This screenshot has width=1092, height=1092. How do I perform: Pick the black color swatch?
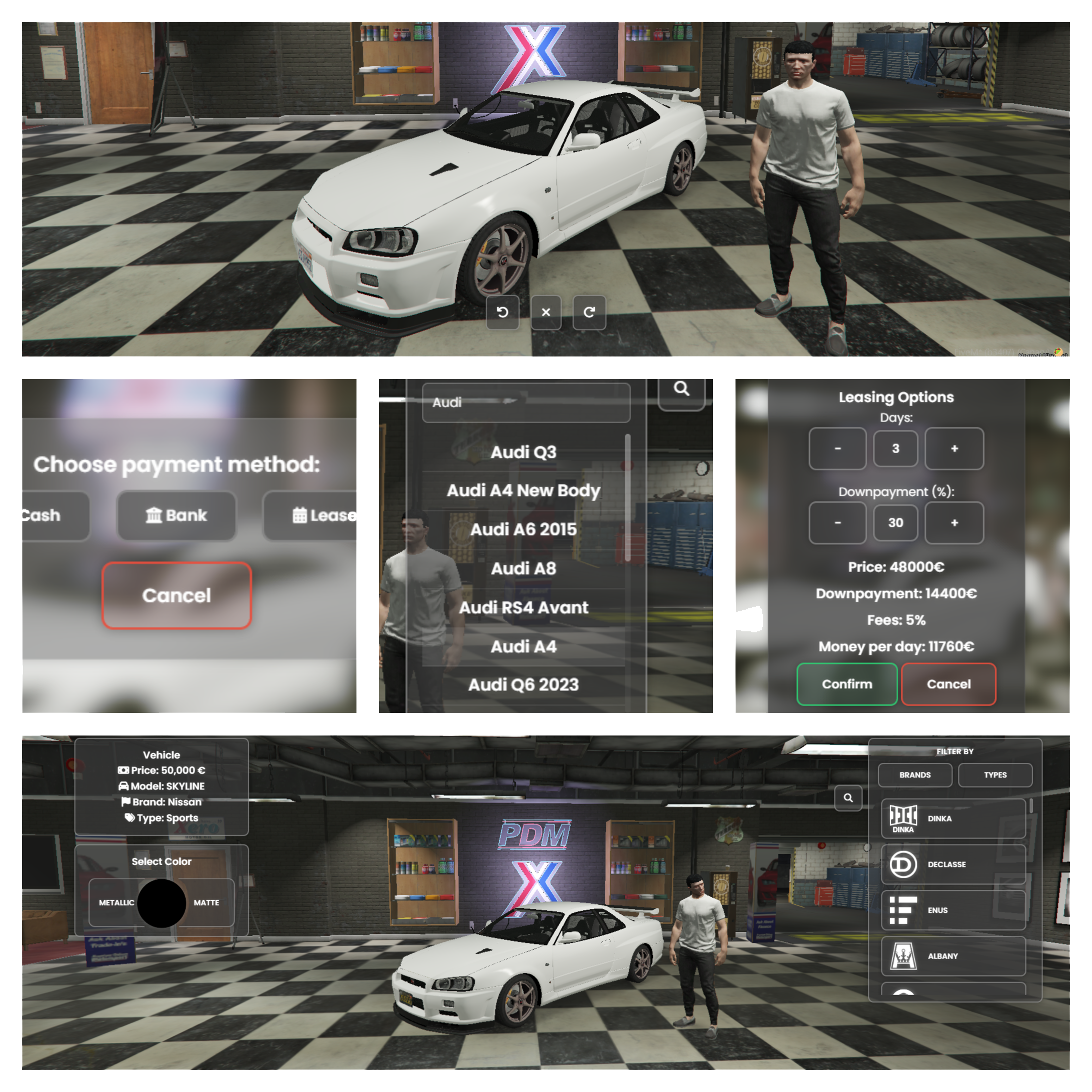[162, 903]
